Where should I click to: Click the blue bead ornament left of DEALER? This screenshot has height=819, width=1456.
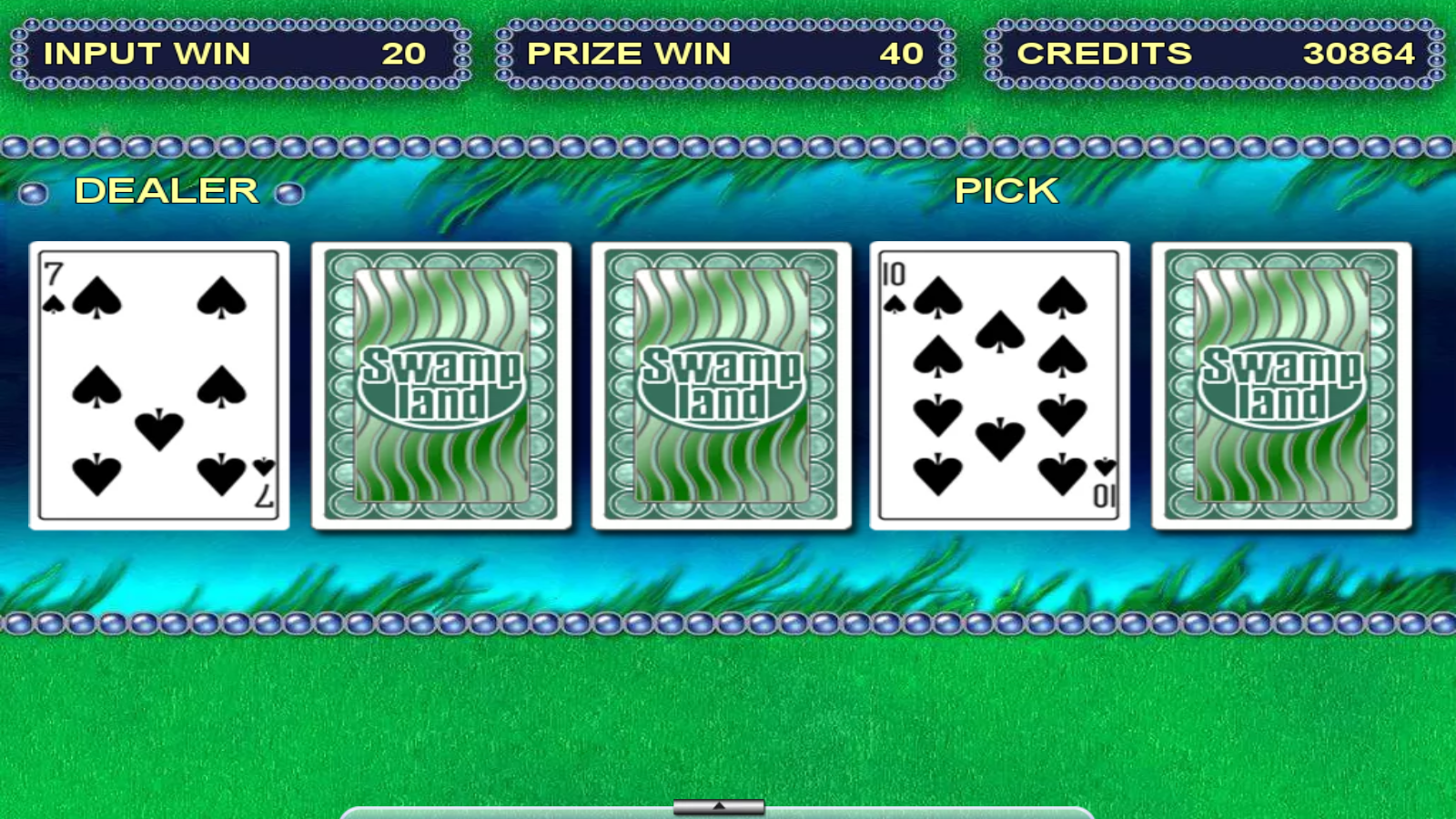[x=35, y=191]
